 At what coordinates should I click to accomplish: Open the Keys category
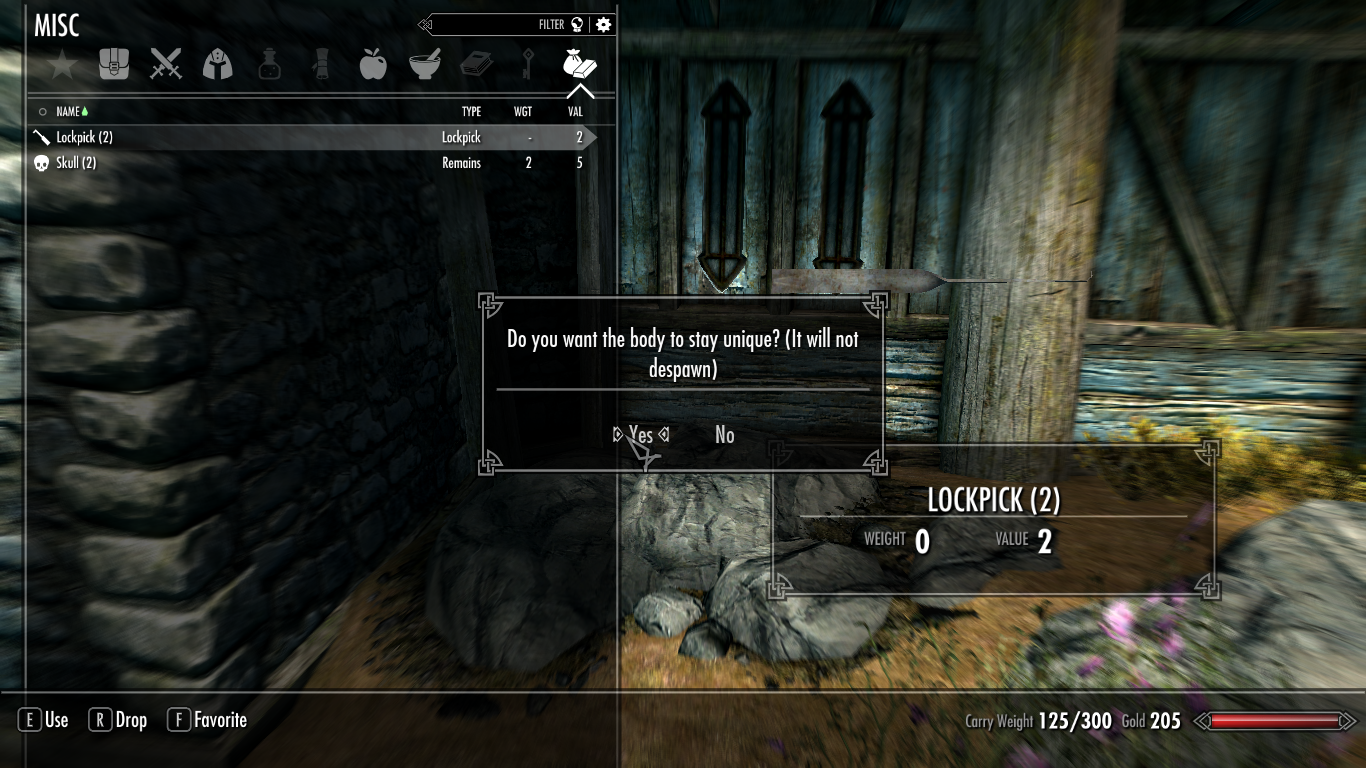click(x=528, y=65)
